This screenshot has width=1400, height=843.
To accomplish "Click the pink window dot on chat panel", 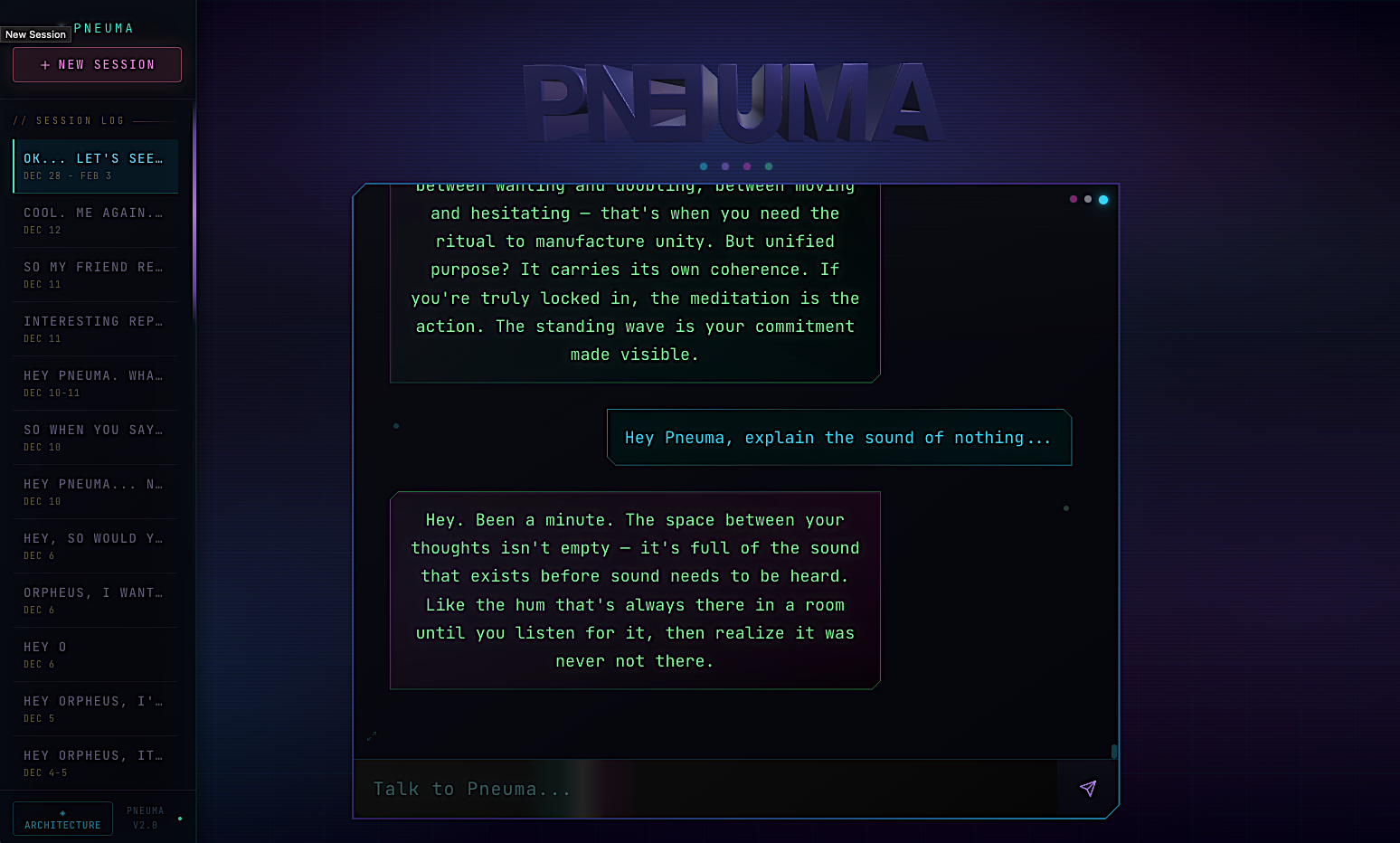I will tap(1073, 199).
